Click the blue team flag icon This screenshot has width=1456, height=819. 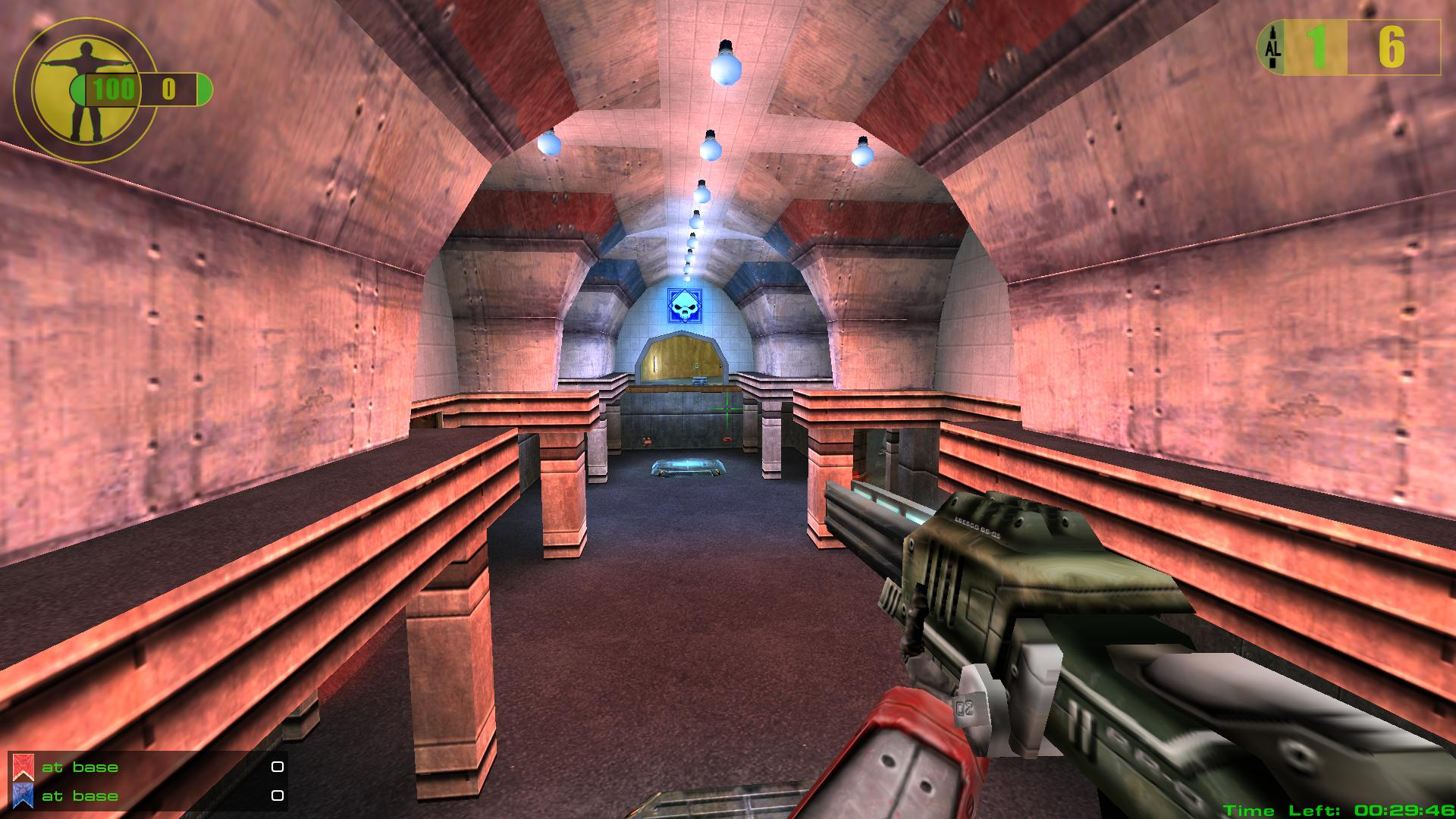click(x=23, y=795)
